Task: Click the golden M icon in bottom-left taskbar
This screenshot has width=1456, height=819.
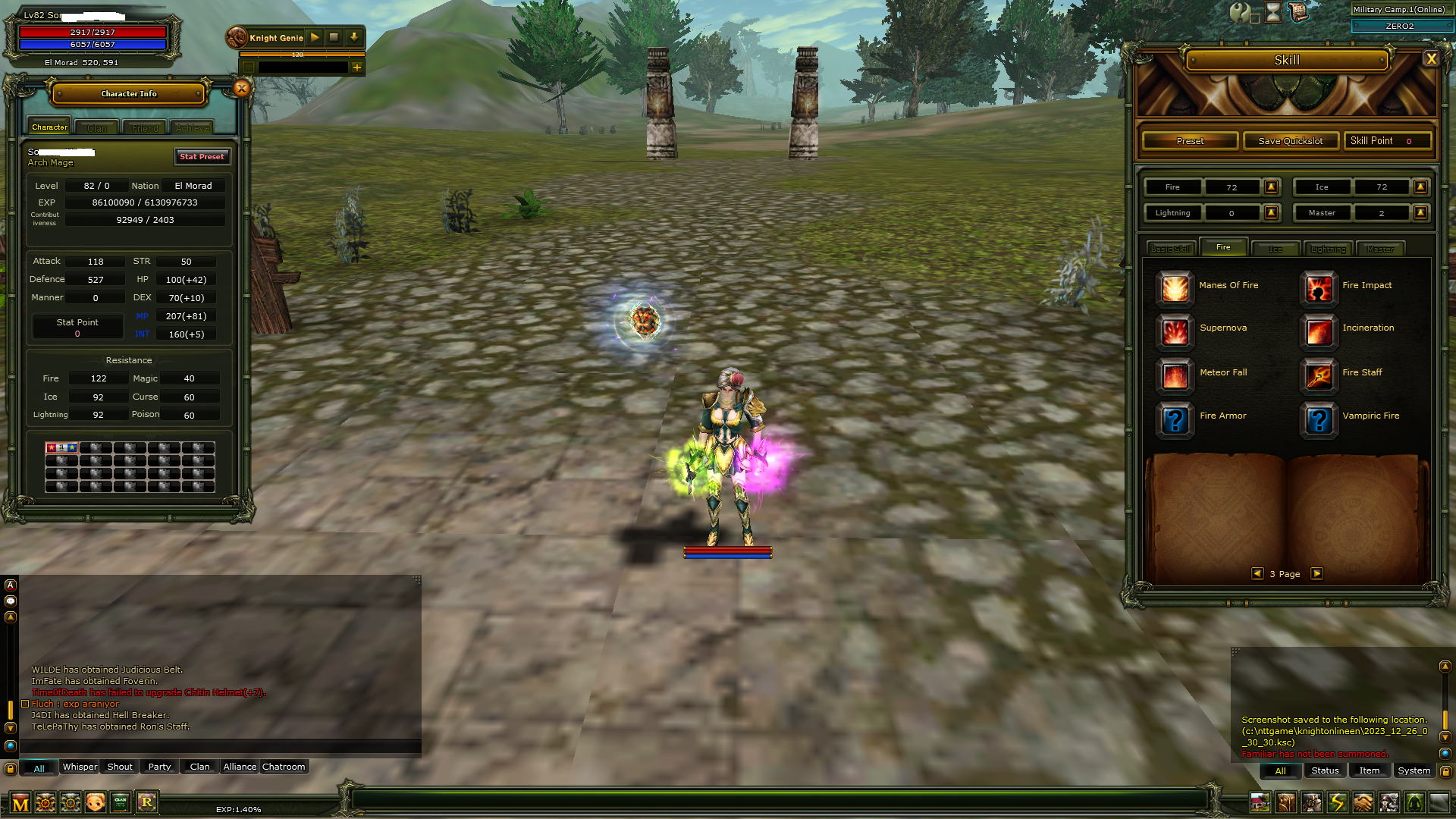Action: [20, 802]
